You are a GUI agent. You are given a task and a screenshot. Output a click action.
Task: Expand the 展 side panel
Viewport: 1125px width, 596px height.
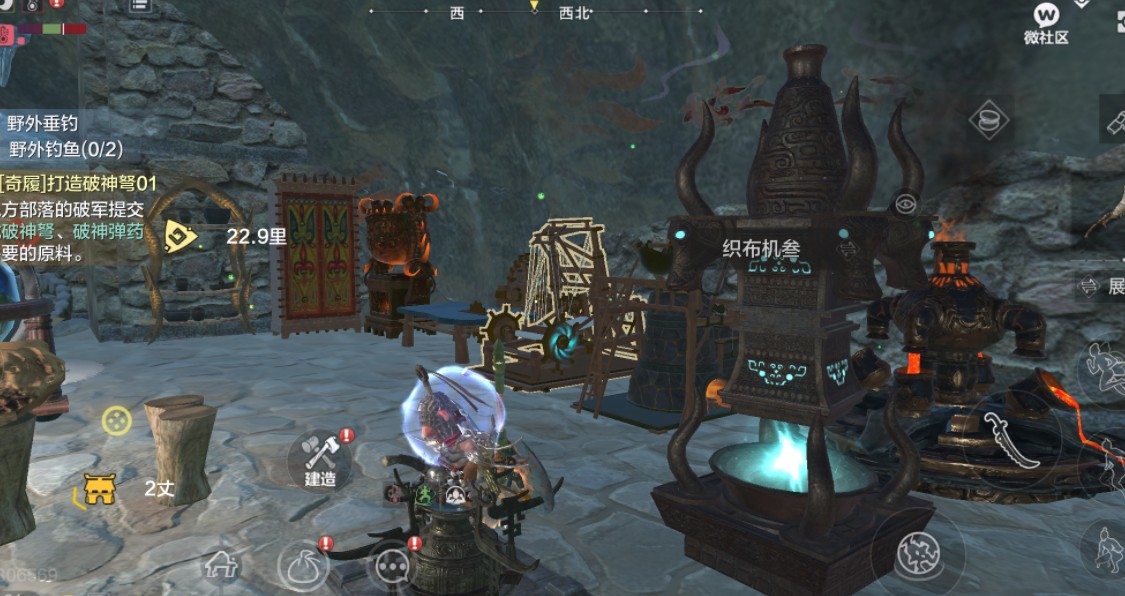1103,287
